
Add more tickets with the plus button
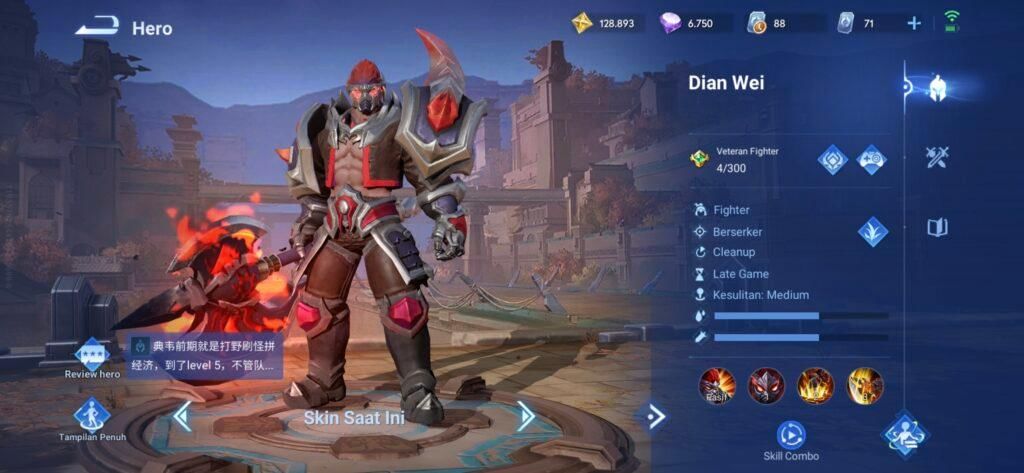click(914, 23)
